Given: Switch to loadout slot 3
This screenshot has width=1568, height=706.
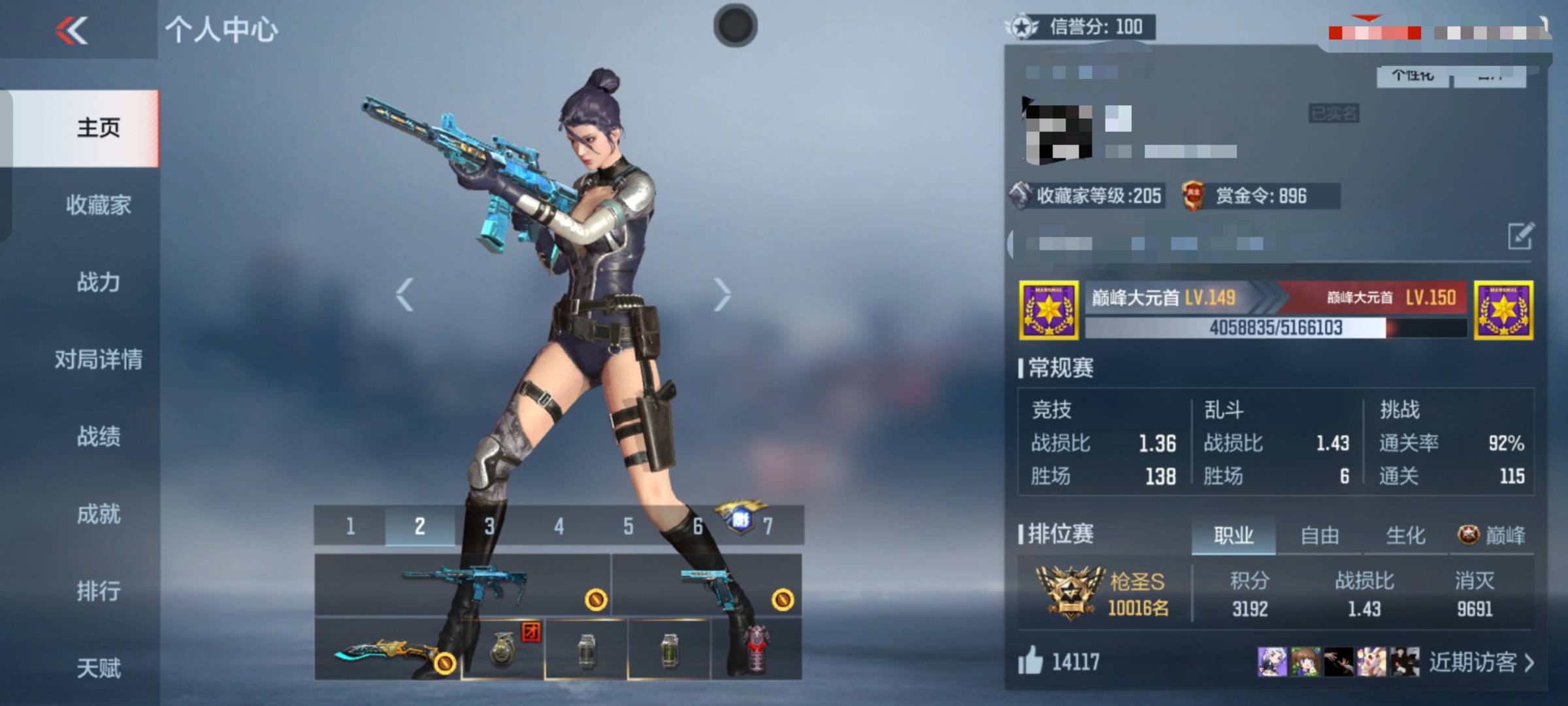Looking at the screenshot, I should tap(489, 526).
